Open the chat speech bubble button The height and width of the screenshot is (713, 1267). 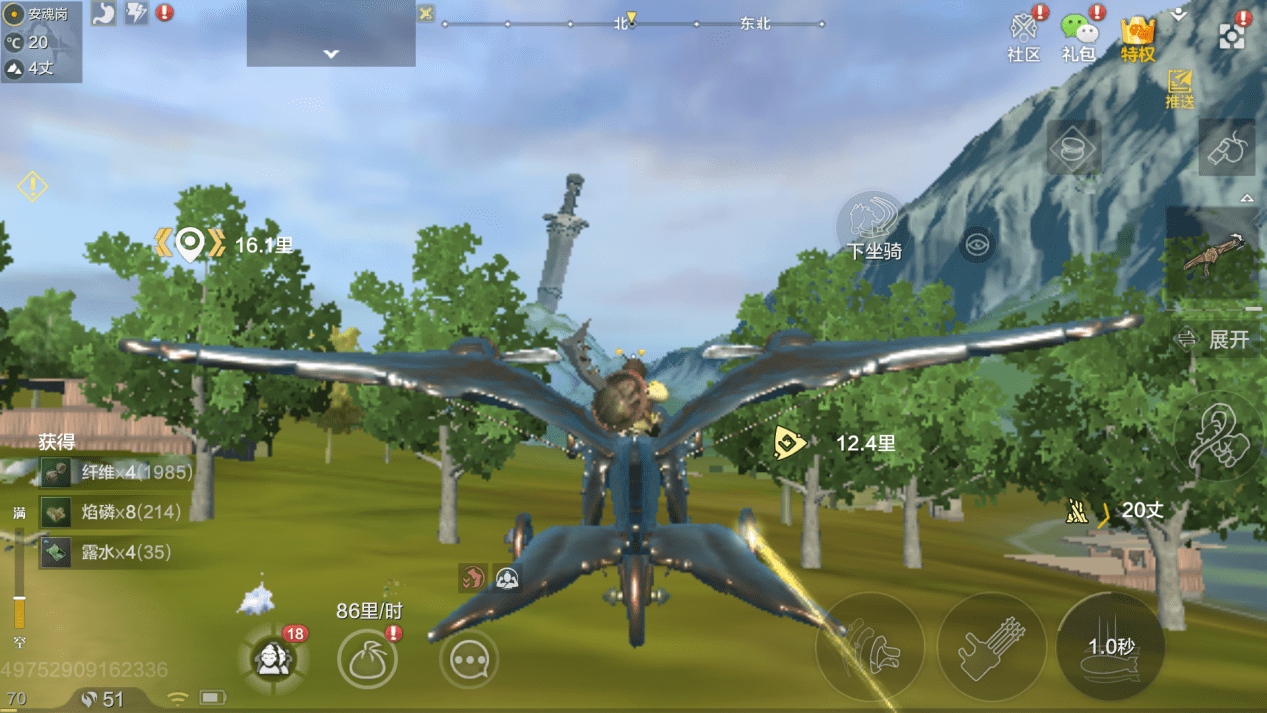tap(468, 660)
